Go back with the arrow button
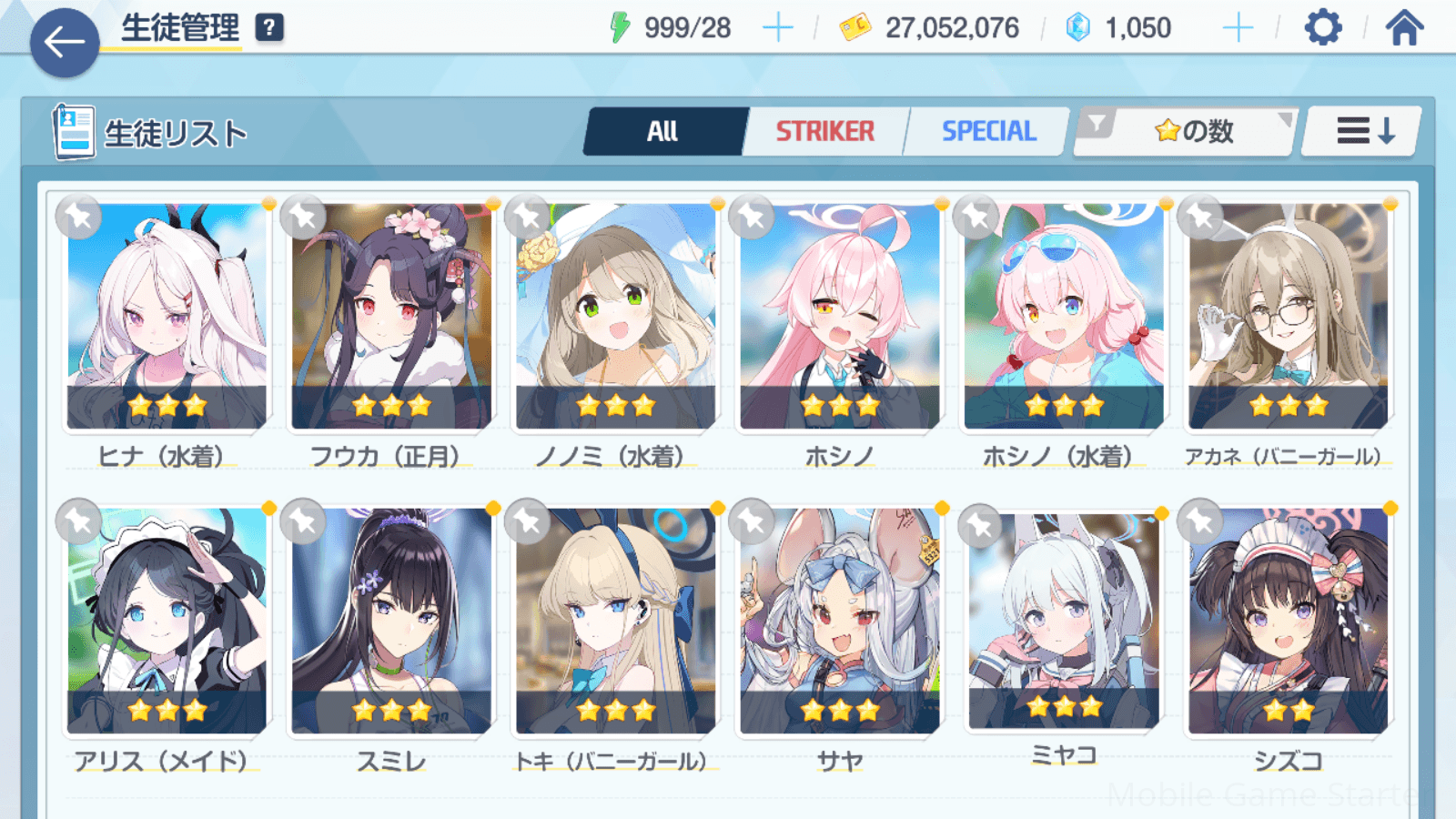The height and width of the screenshot is (819, 1456). tap(65, 42)
